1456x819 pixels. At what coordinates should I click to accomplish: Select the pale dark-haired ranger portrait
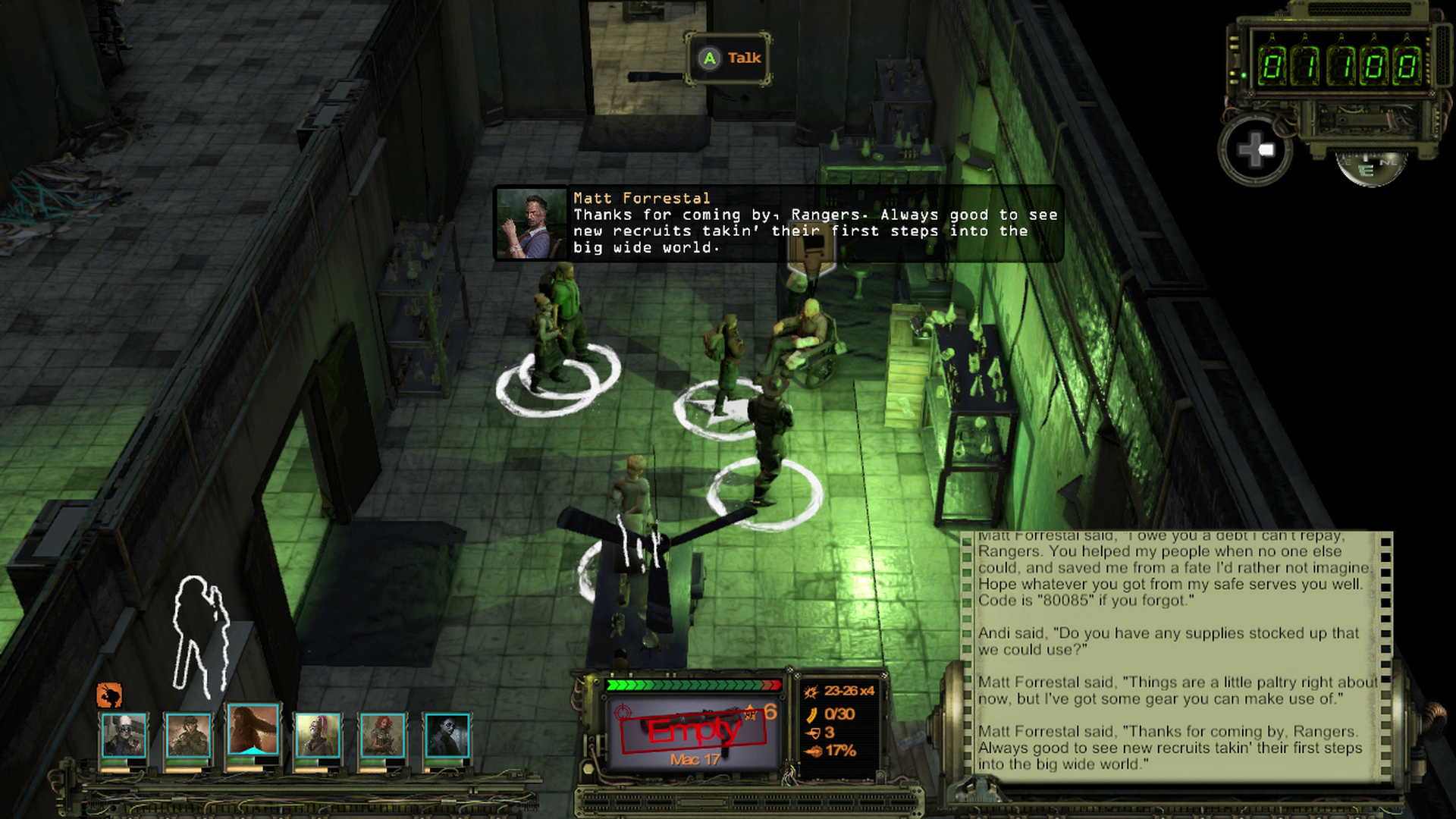click(x=447, y=735)
